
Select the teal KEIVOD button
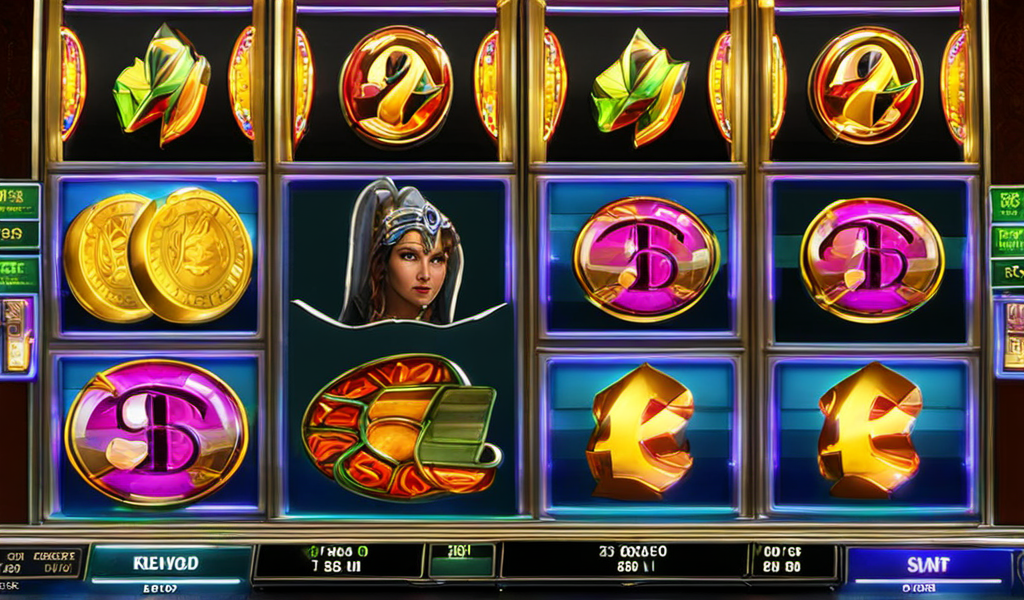coord(166,563)
